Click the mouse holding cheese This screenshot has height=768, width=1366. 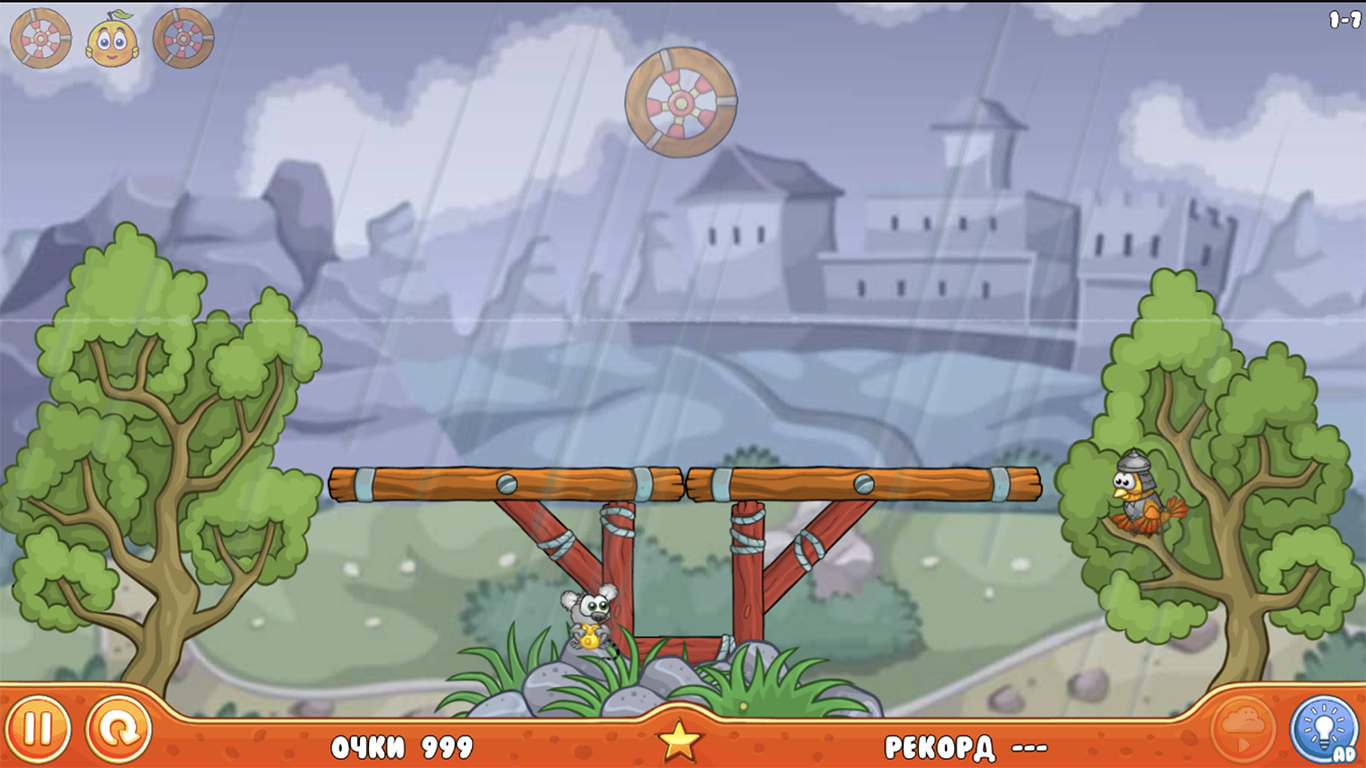point(587,618)
